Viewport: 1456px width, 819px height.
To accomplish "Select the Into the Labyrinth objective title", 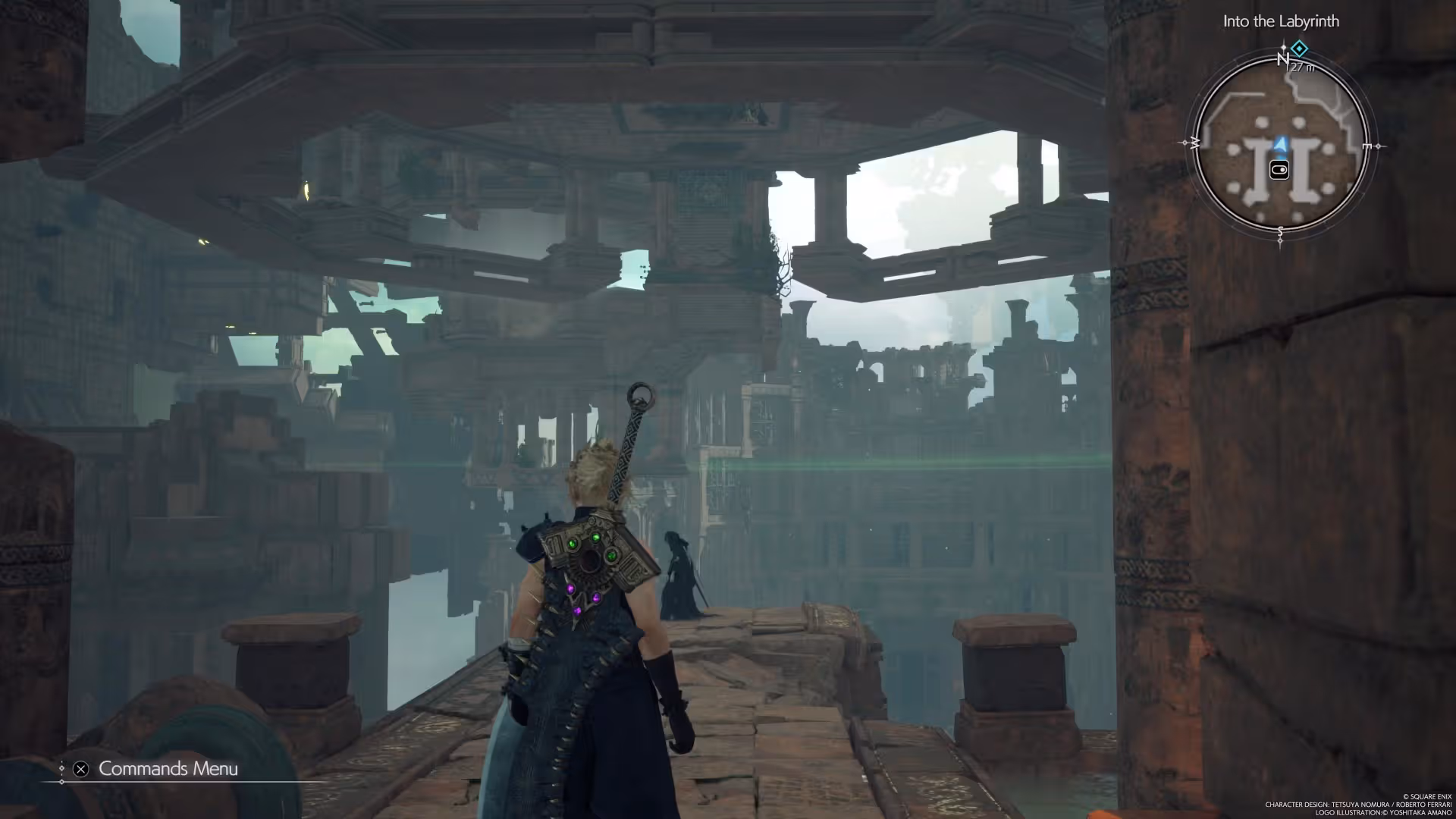I will pos(1281,21).
